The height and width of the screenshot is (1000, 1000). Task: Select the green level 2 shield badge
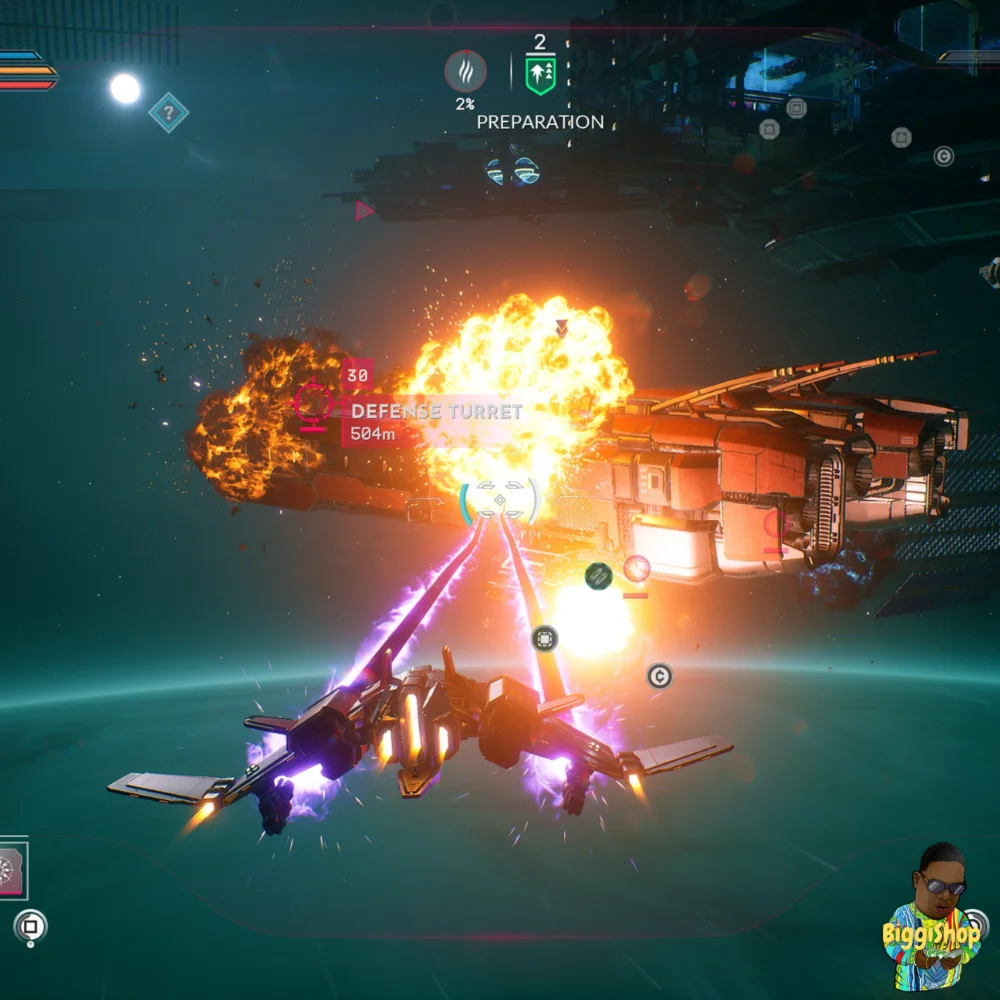(540, 75)
